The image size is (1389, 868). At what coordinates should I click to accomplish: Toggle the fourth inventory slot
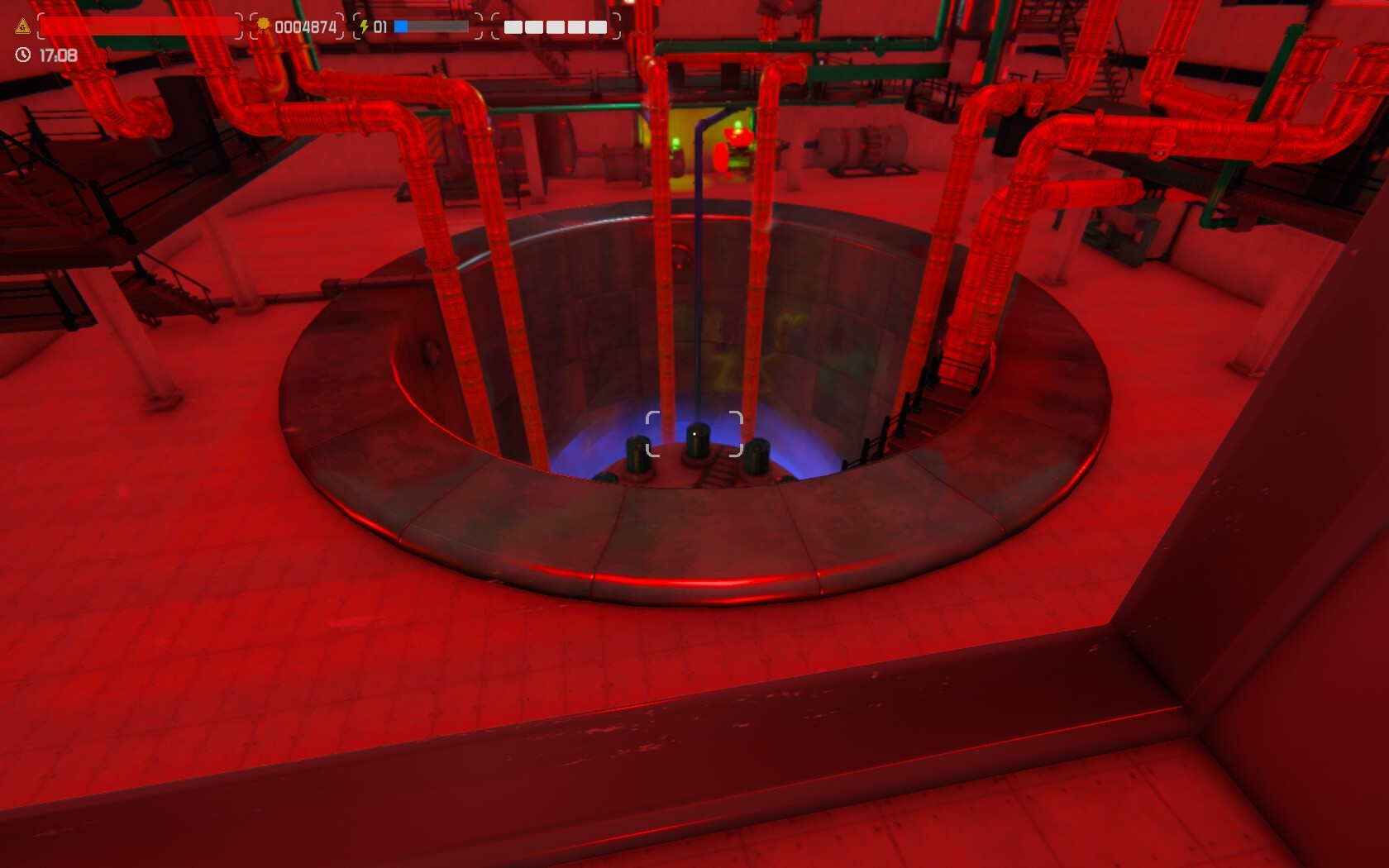point(578,26)
